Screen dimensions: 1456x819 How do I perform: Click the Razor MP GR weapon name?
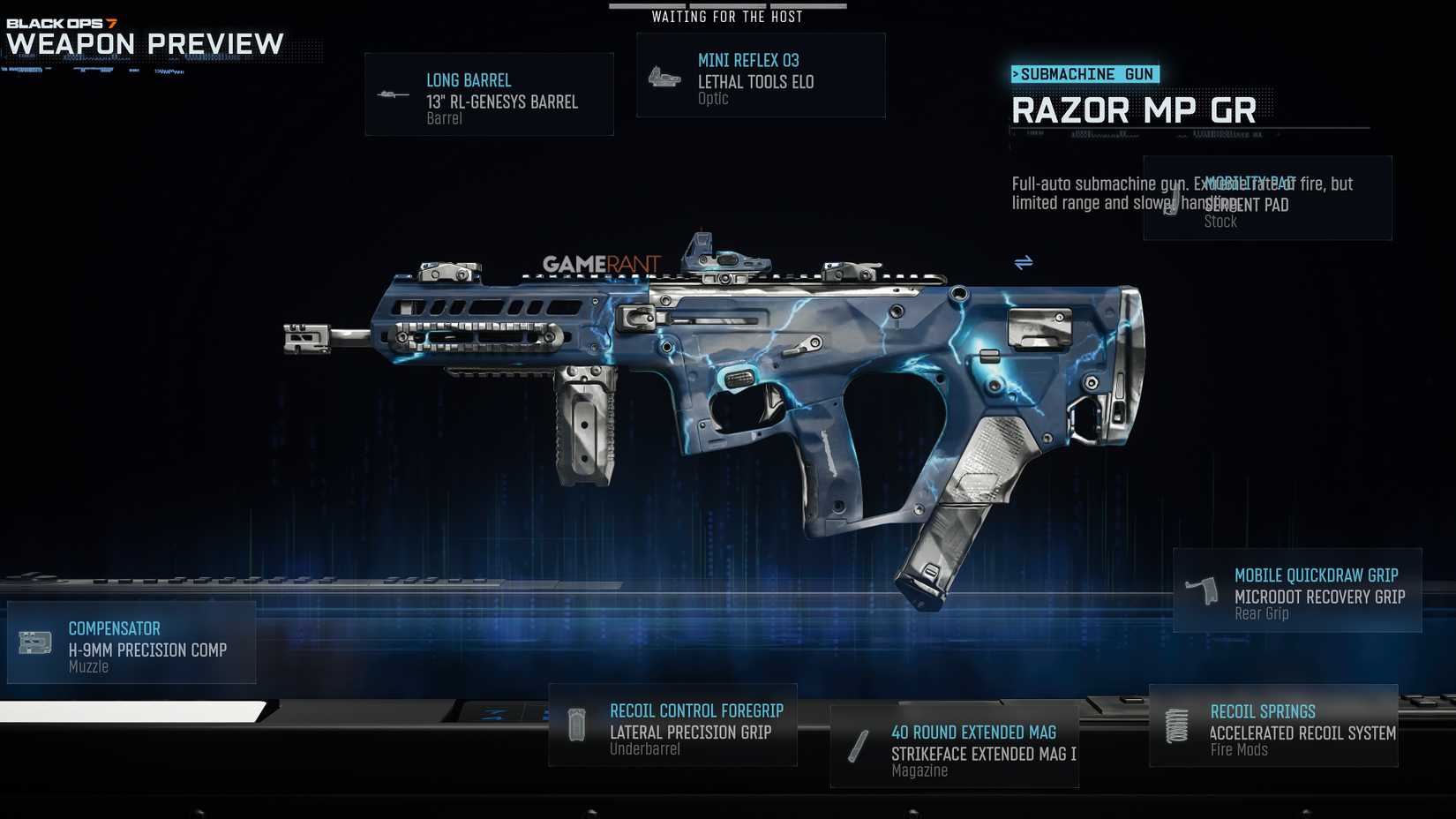coord(1135,109)
